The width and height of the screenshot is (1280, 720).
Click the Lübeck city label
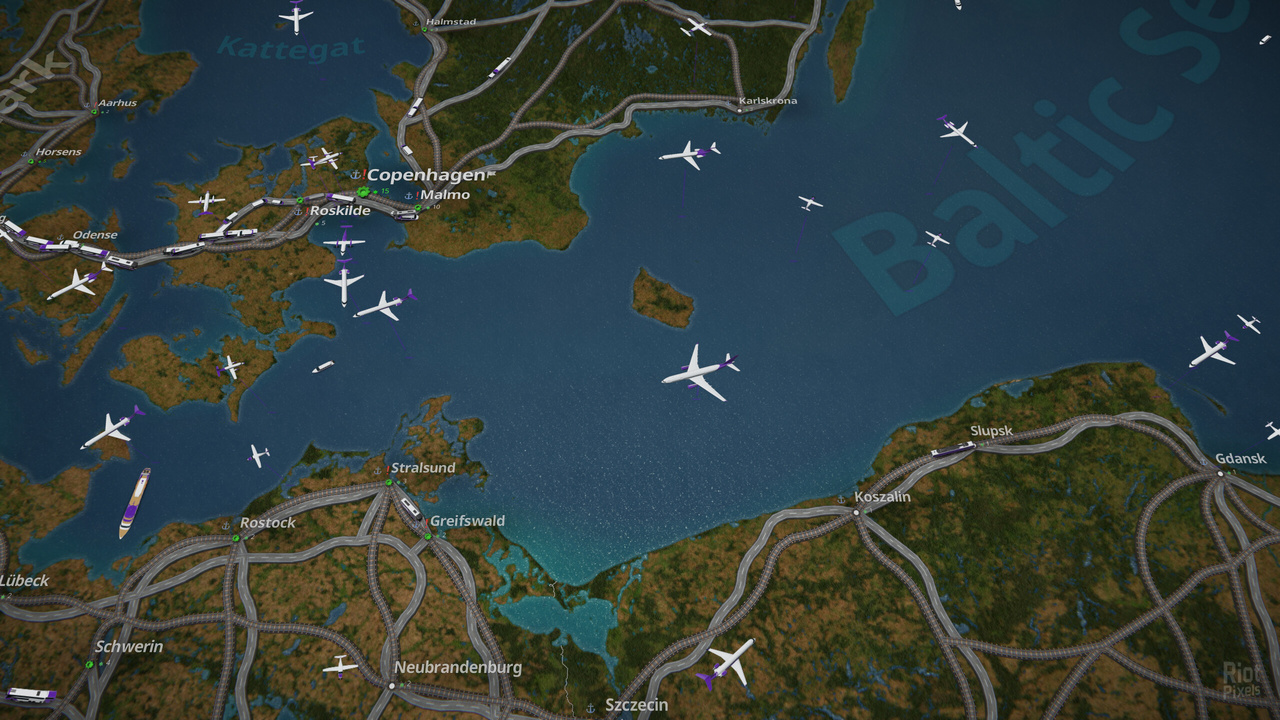click(x=24, y=580)
